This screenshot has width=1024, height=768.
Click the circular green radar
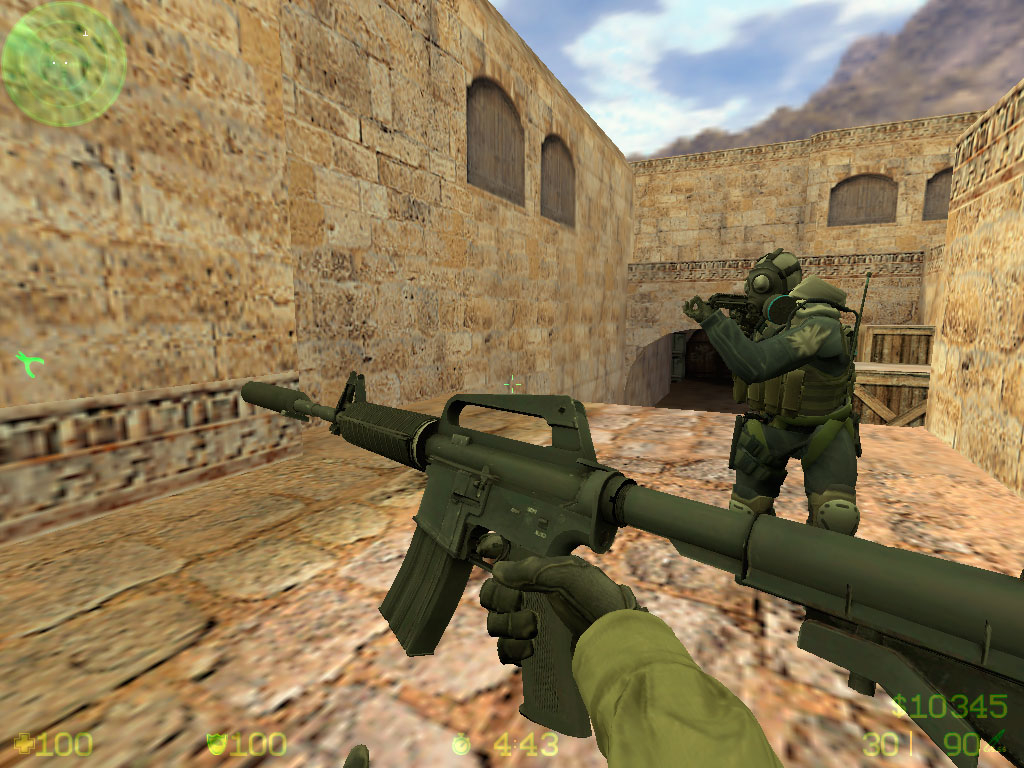63,63
